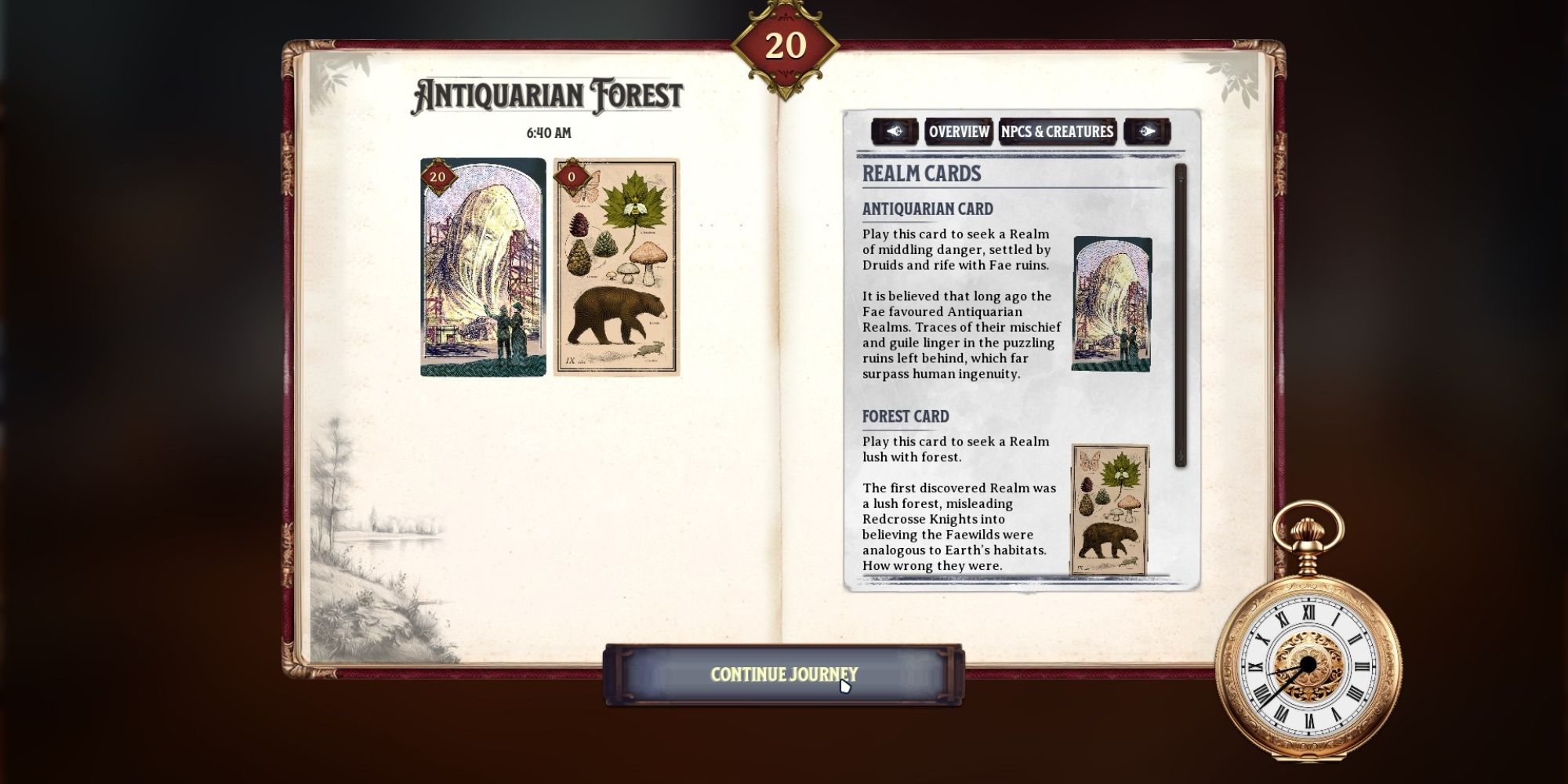
Task: Switch to the Overview tab
Action: click(958, 131)
